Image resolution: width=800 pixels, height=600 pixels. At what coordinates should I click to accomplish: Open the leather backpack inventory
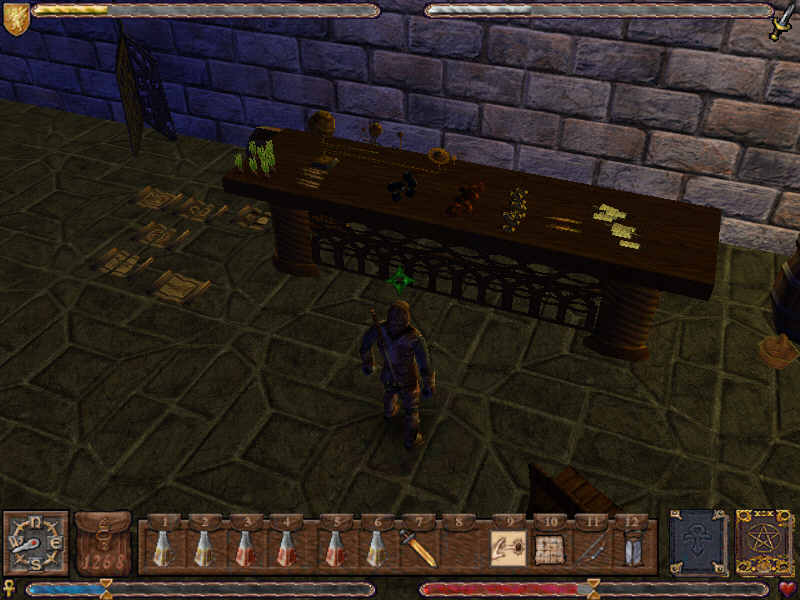click(103, 545)
